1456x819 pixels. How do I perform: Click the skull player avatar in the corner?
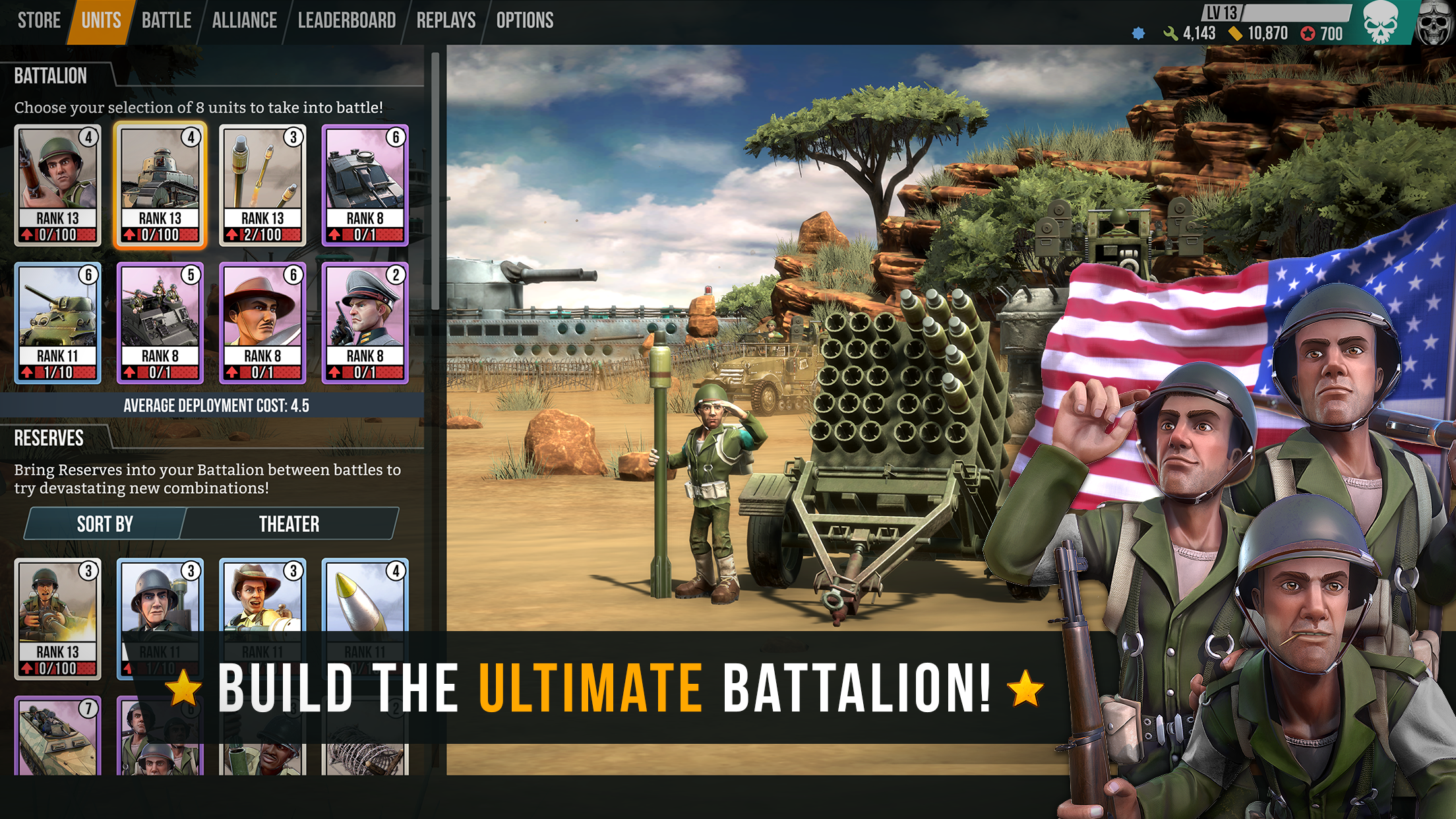1436,23
